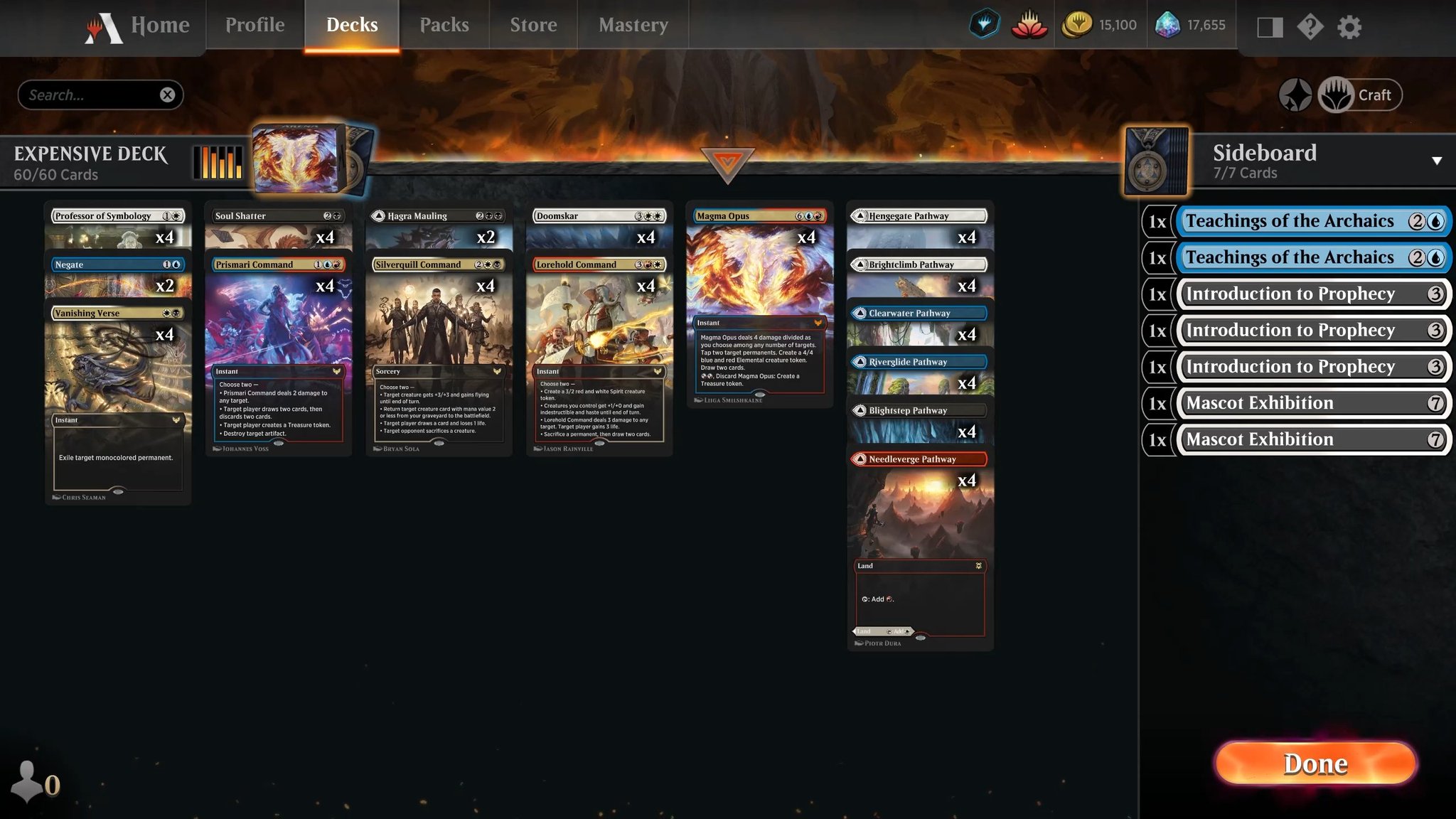Click the Done button

pos(1315,764)
